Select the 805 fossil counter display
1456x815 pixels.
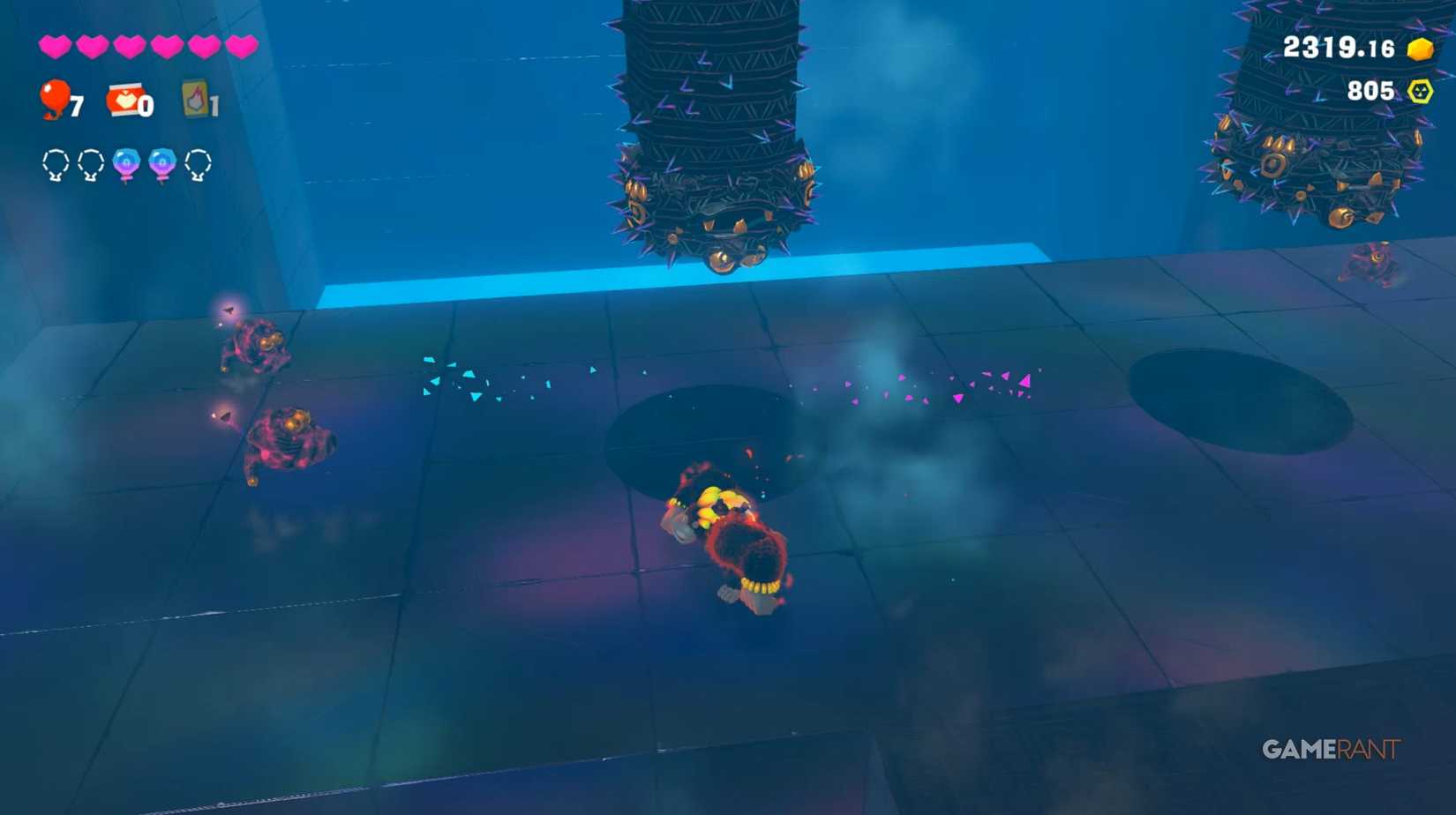coord(1370,89)
